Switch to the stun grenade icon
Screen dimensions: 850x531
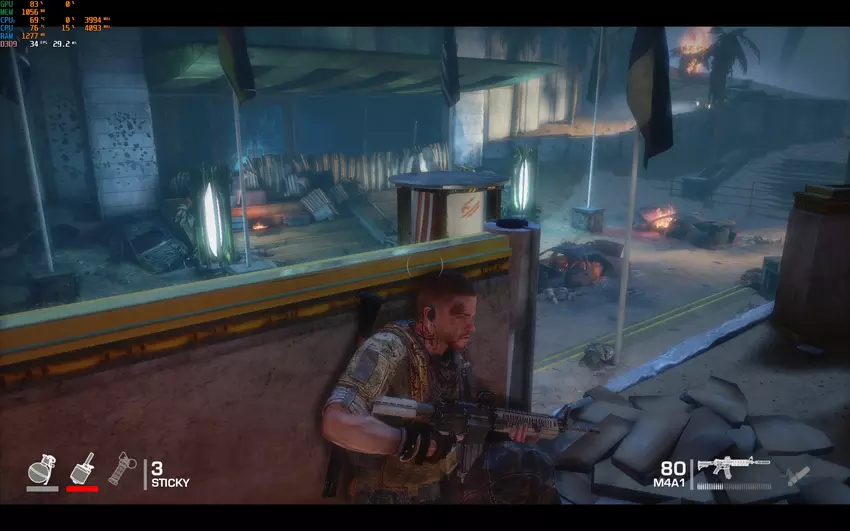click(121, 468)
